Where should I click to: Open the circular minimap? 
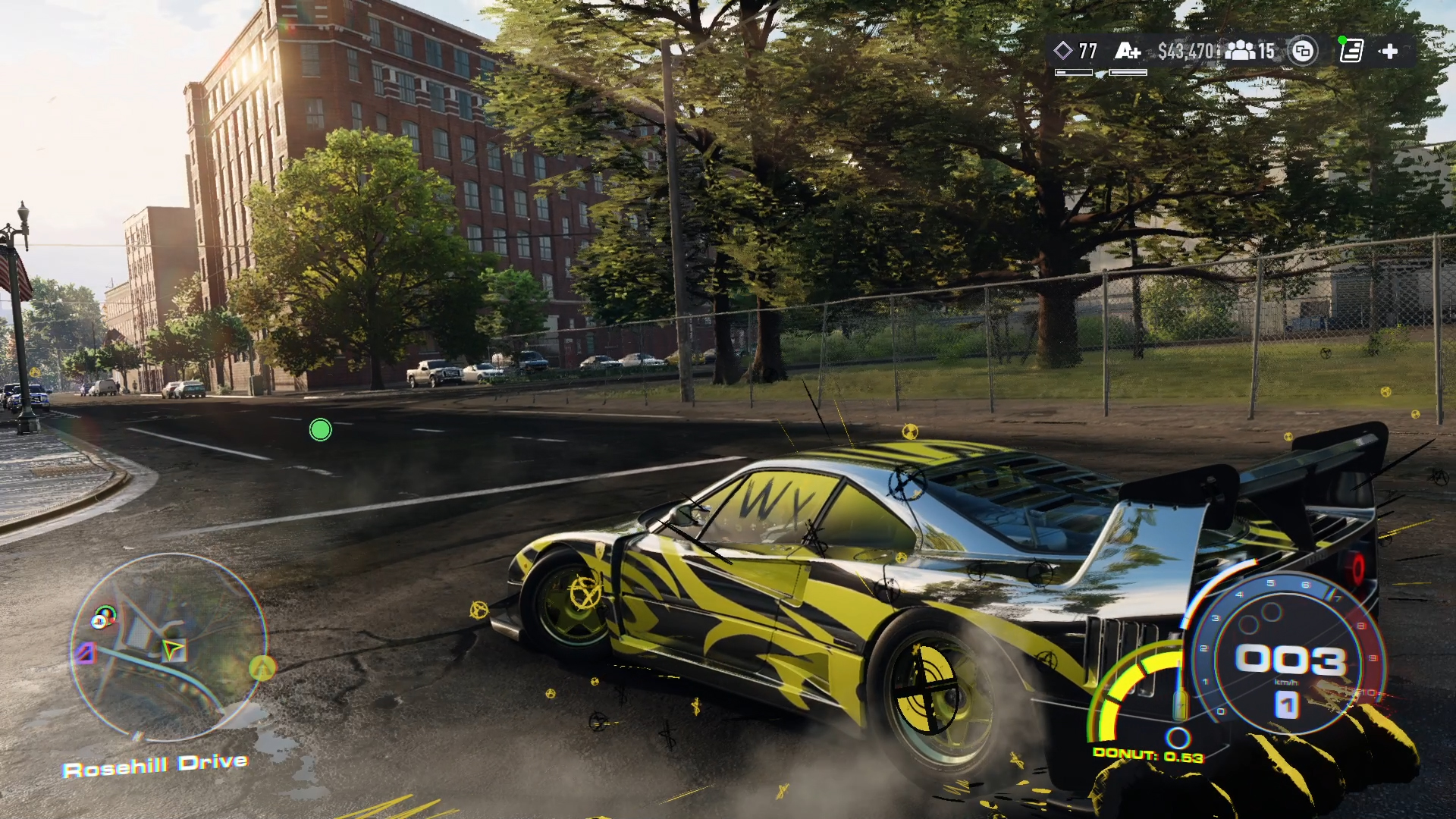[x=168, y=647]
